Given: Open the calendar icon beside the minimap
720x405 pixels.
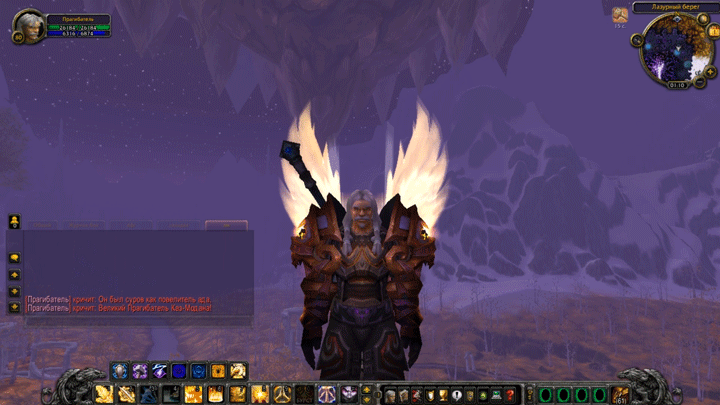Looking at the screenshot, I should point(621,15).
